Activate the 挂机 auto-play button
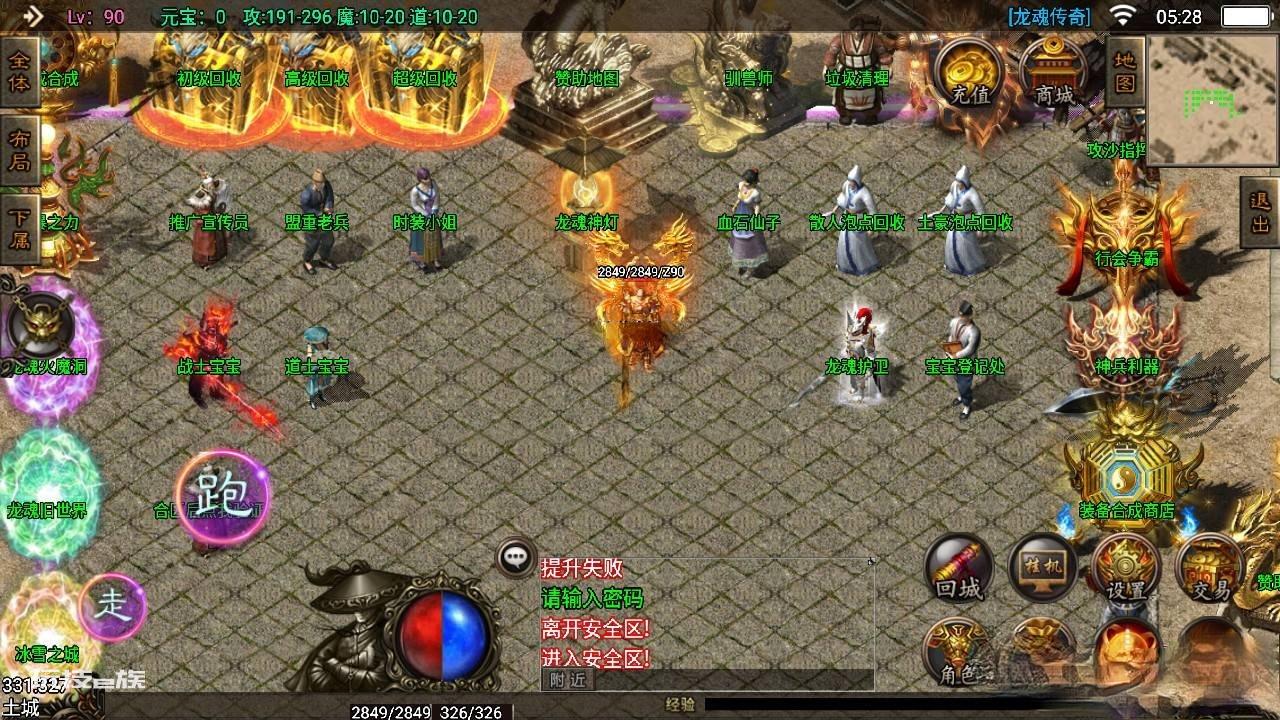 1042,567
